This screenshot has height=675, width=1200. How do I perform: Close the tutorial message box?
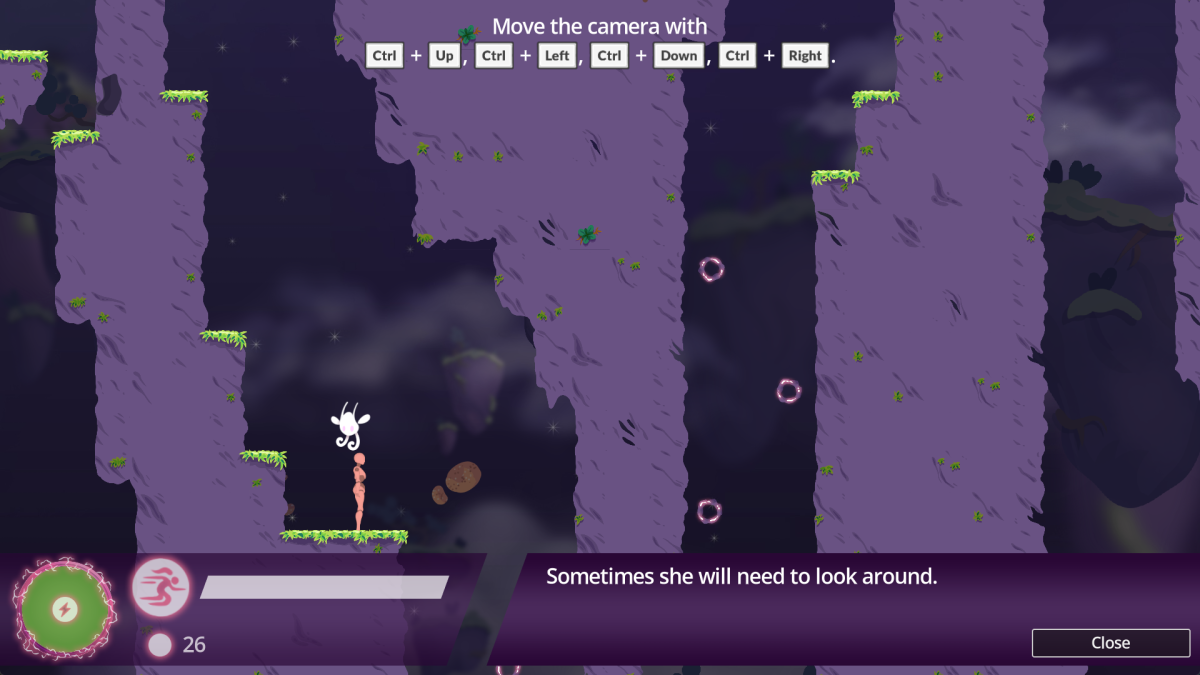[x=1110, y=643]
